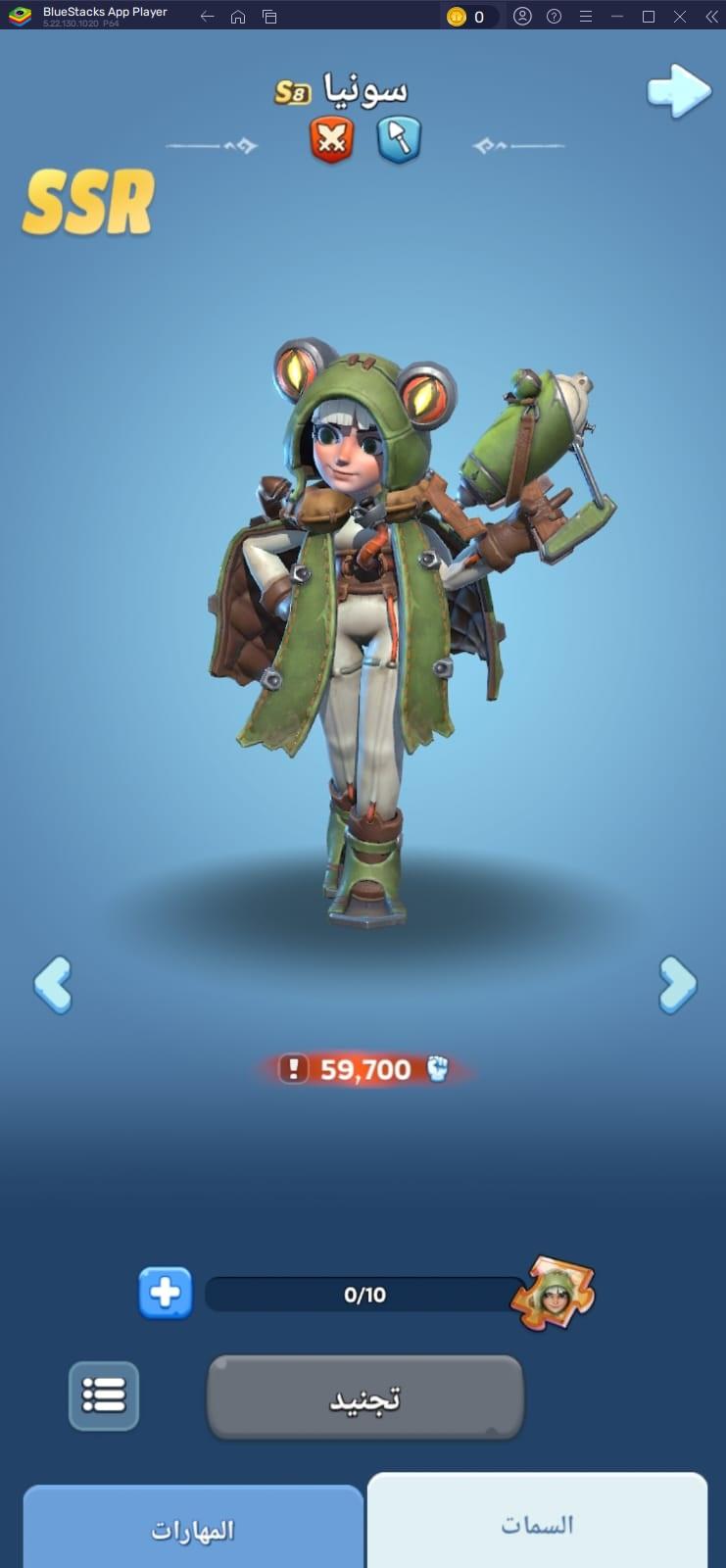Switch to the المهارات skills tab

pyautogui.click(x=193, y=1530)
